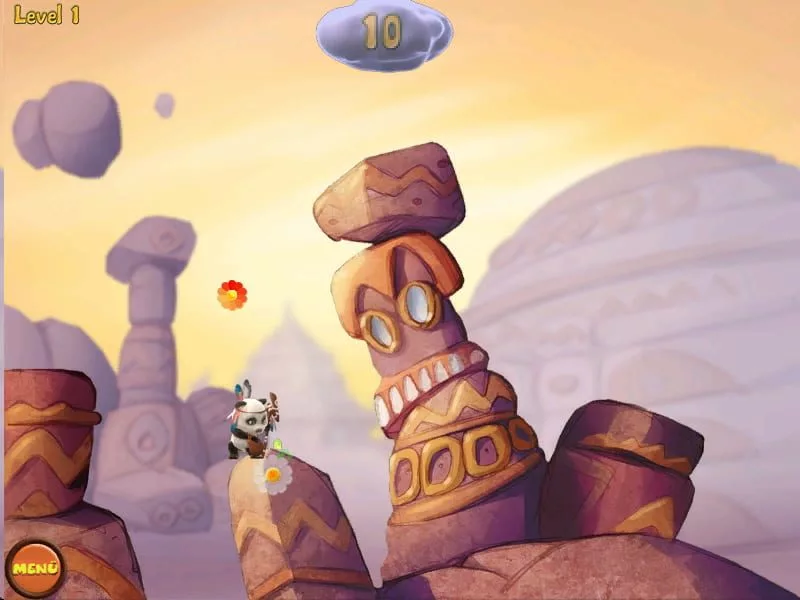Open the orange Menu button
800x600 pixels.
[x=34, y=569]
